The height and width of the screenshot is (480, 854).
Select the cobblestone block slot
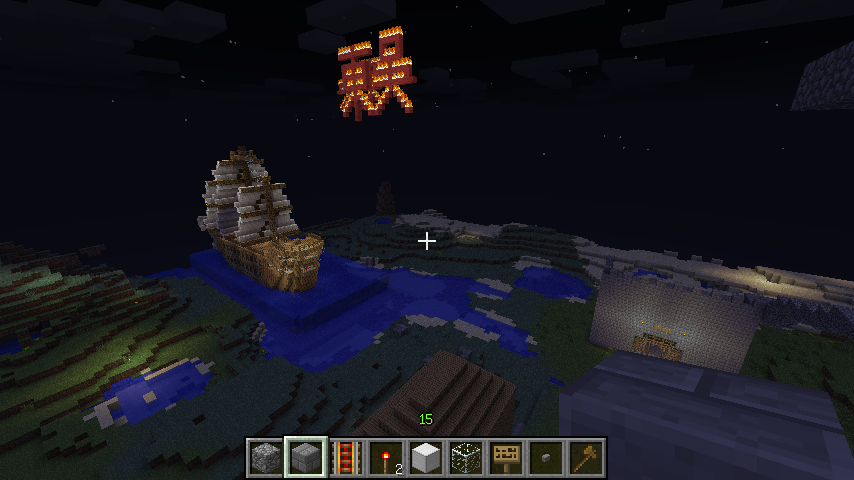click(x=266, y=458)
